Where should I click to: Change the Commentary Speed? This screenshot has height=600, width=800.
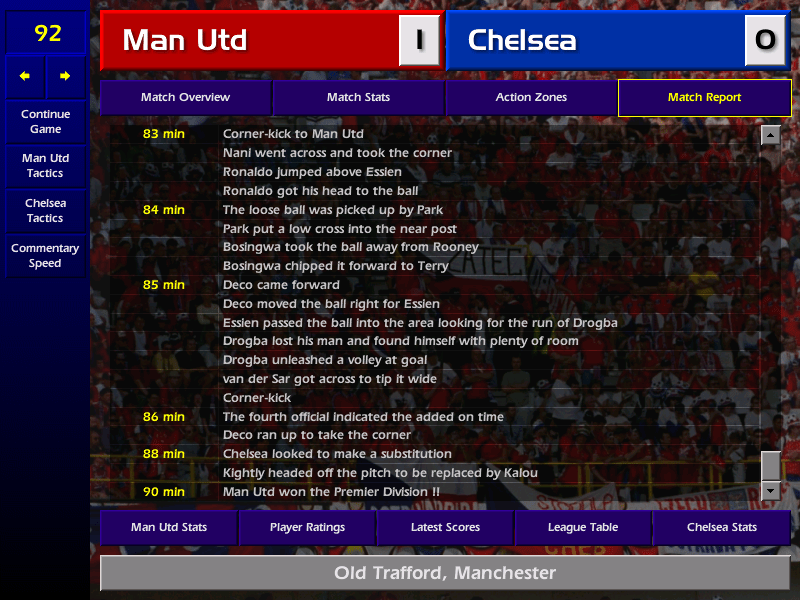(x=45, y=256)
